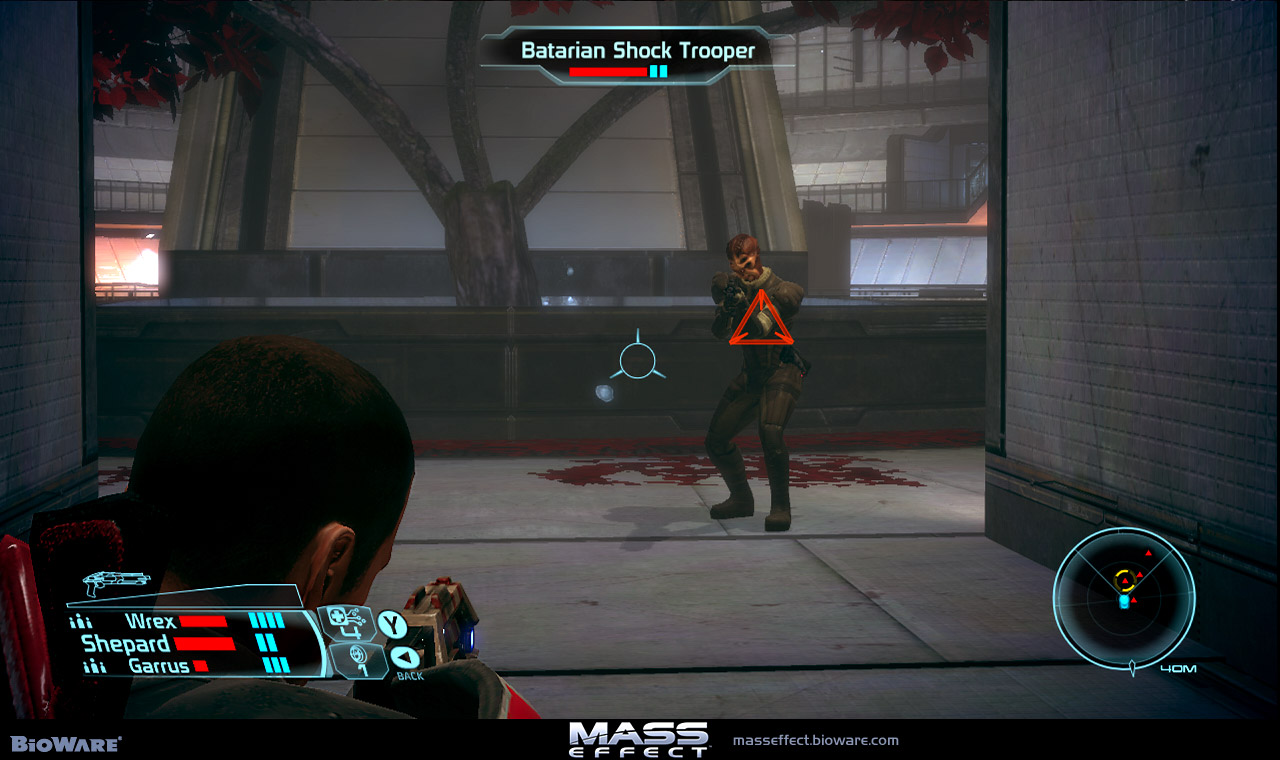Click the shotgun weapon icon
1280x760 pixels.
tap(117, 581)
